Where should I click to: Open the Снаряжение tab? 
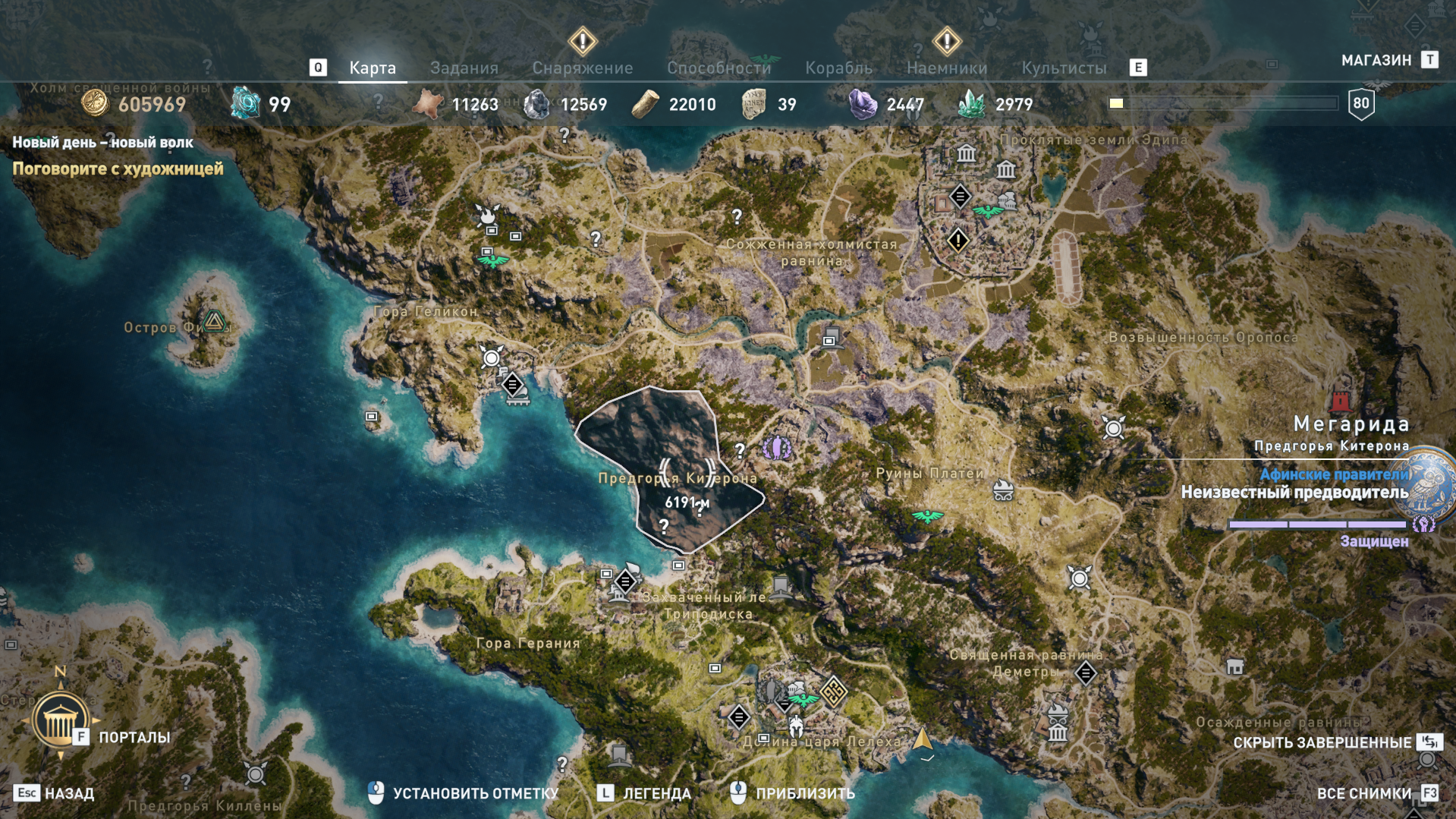(582, 68)
